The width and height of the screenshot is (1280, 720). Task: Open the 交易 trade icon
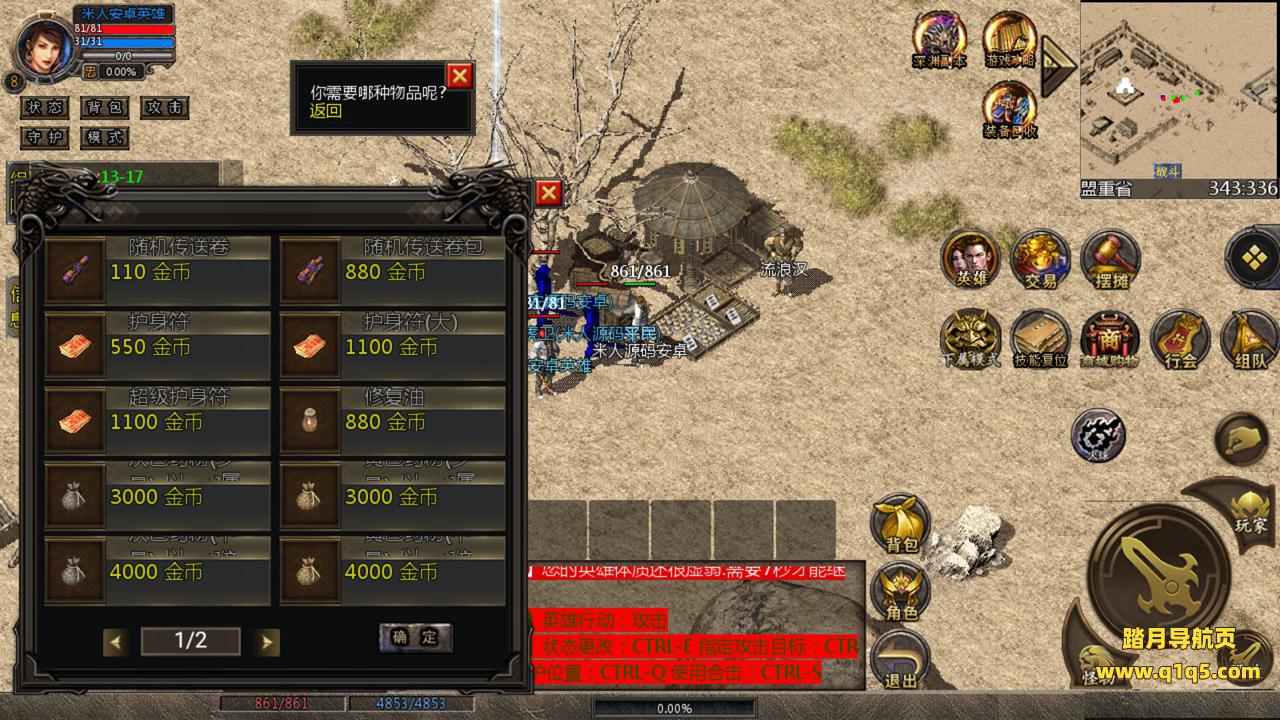(1040, 259)
